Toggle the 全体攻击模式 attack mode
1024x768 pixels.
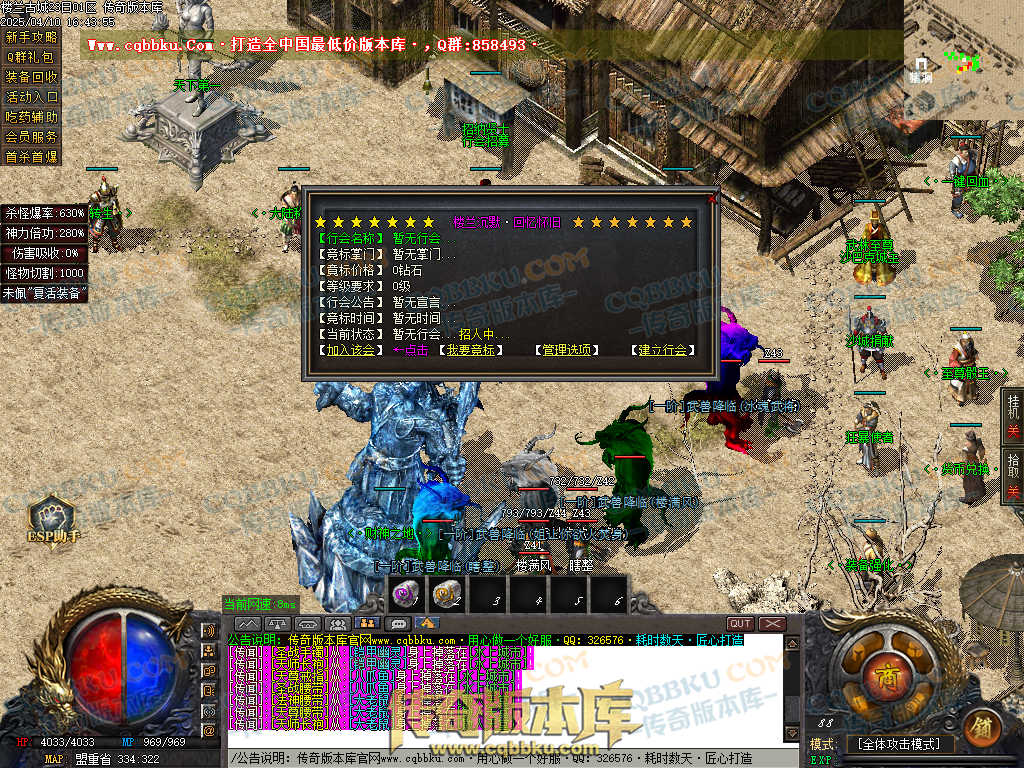900,744
